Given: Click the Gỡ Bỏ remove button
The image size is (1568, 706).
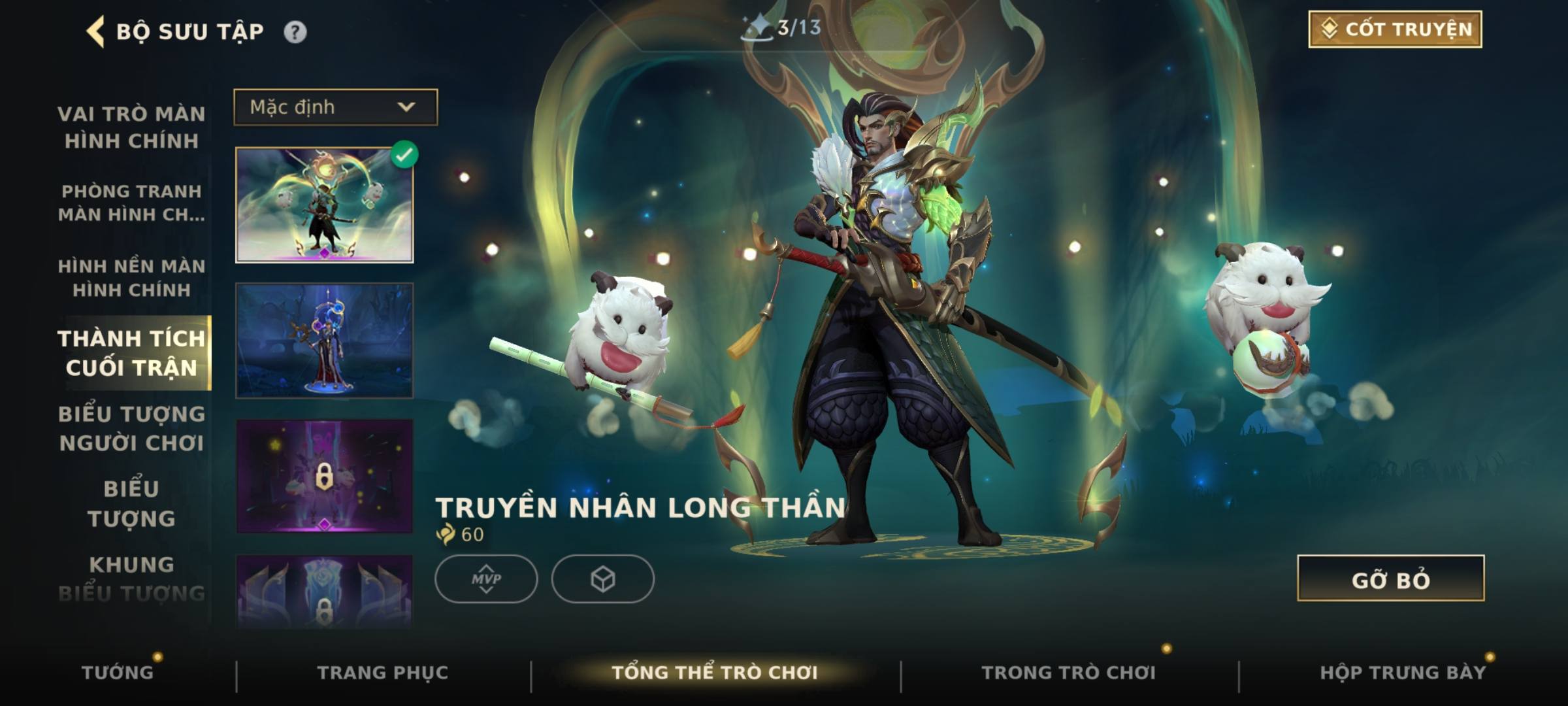Looking at the screenshot, I should [1390, 579].
